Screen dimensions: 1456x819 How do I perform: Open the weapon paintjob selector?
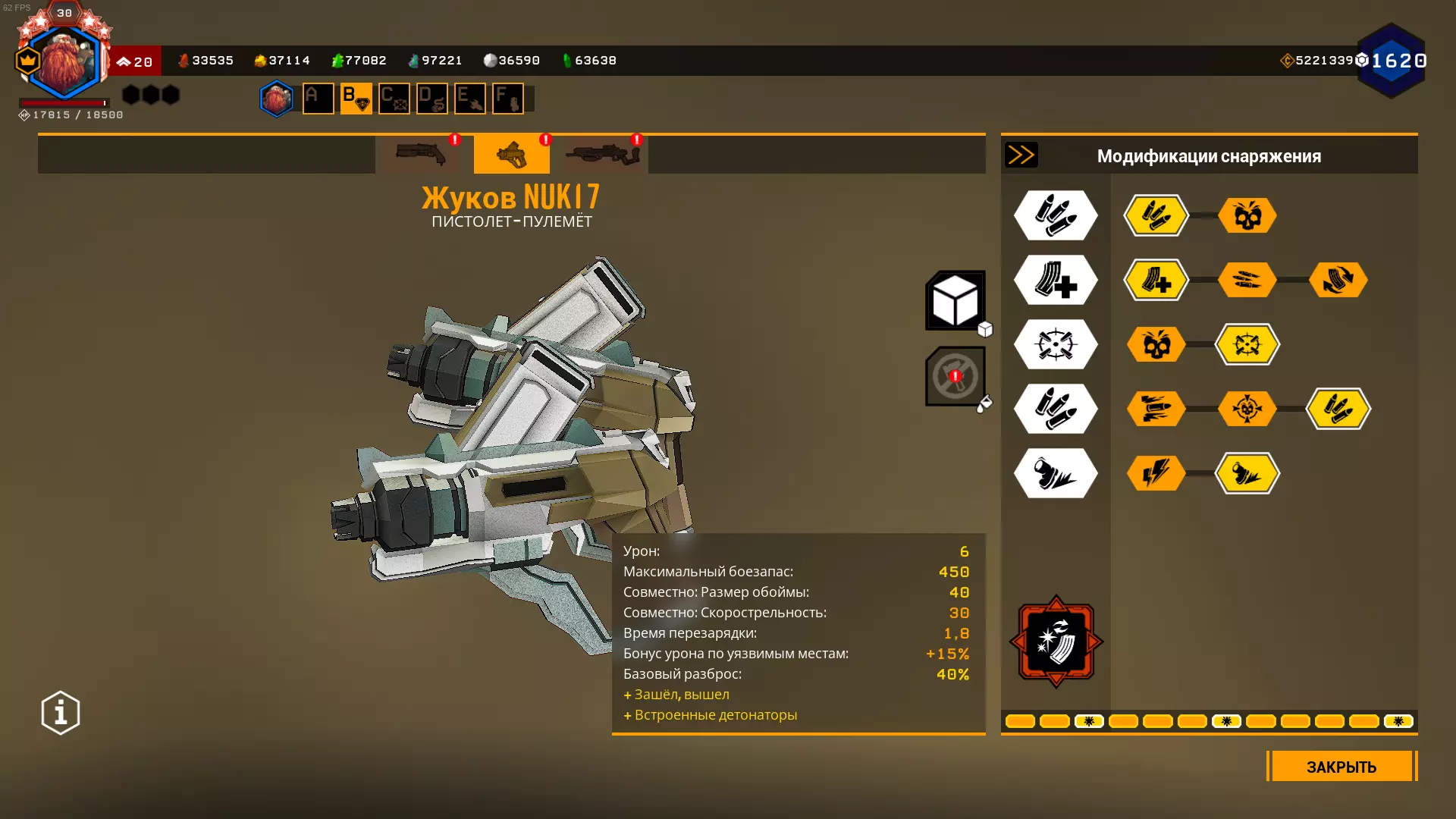(x=955, y=376)
